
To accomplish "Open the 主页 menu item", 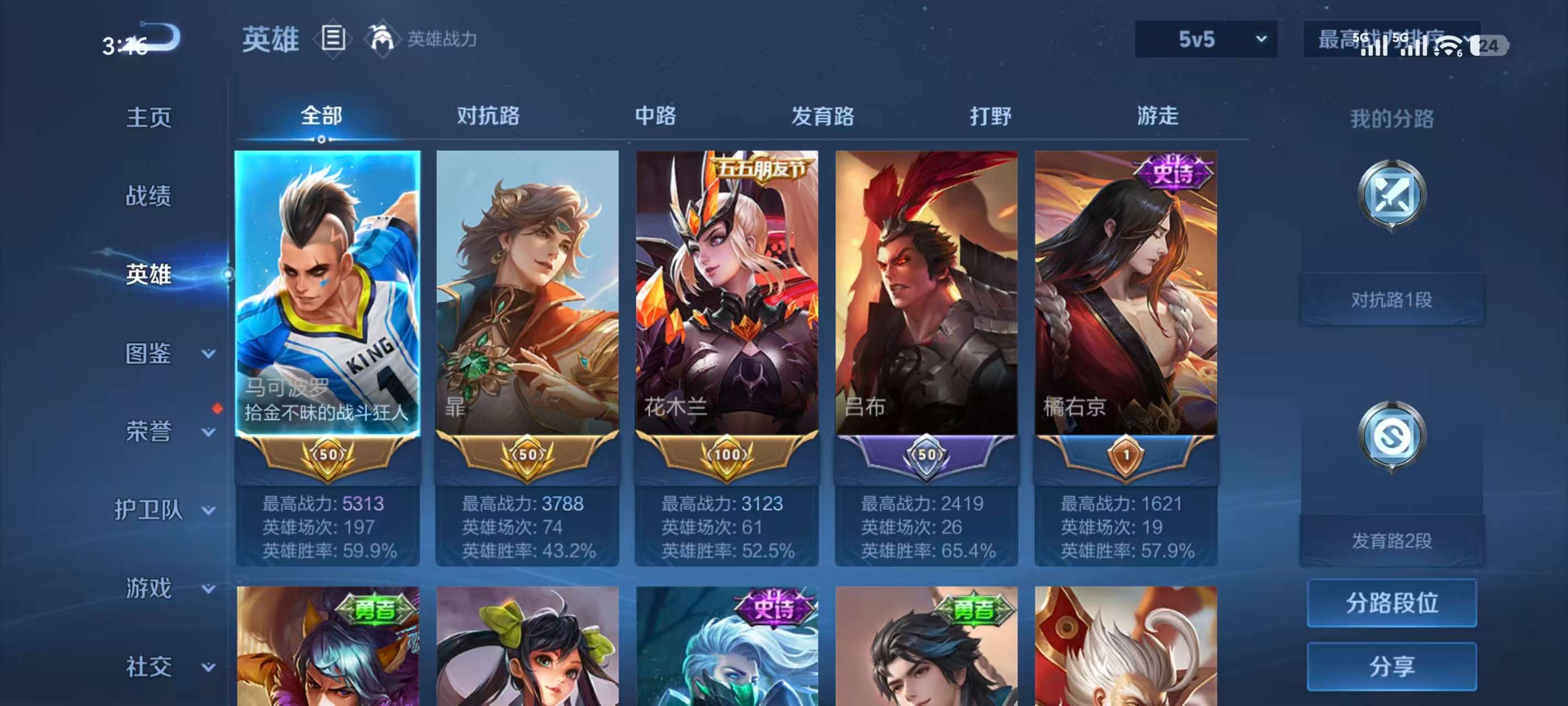I will (148, 117).
